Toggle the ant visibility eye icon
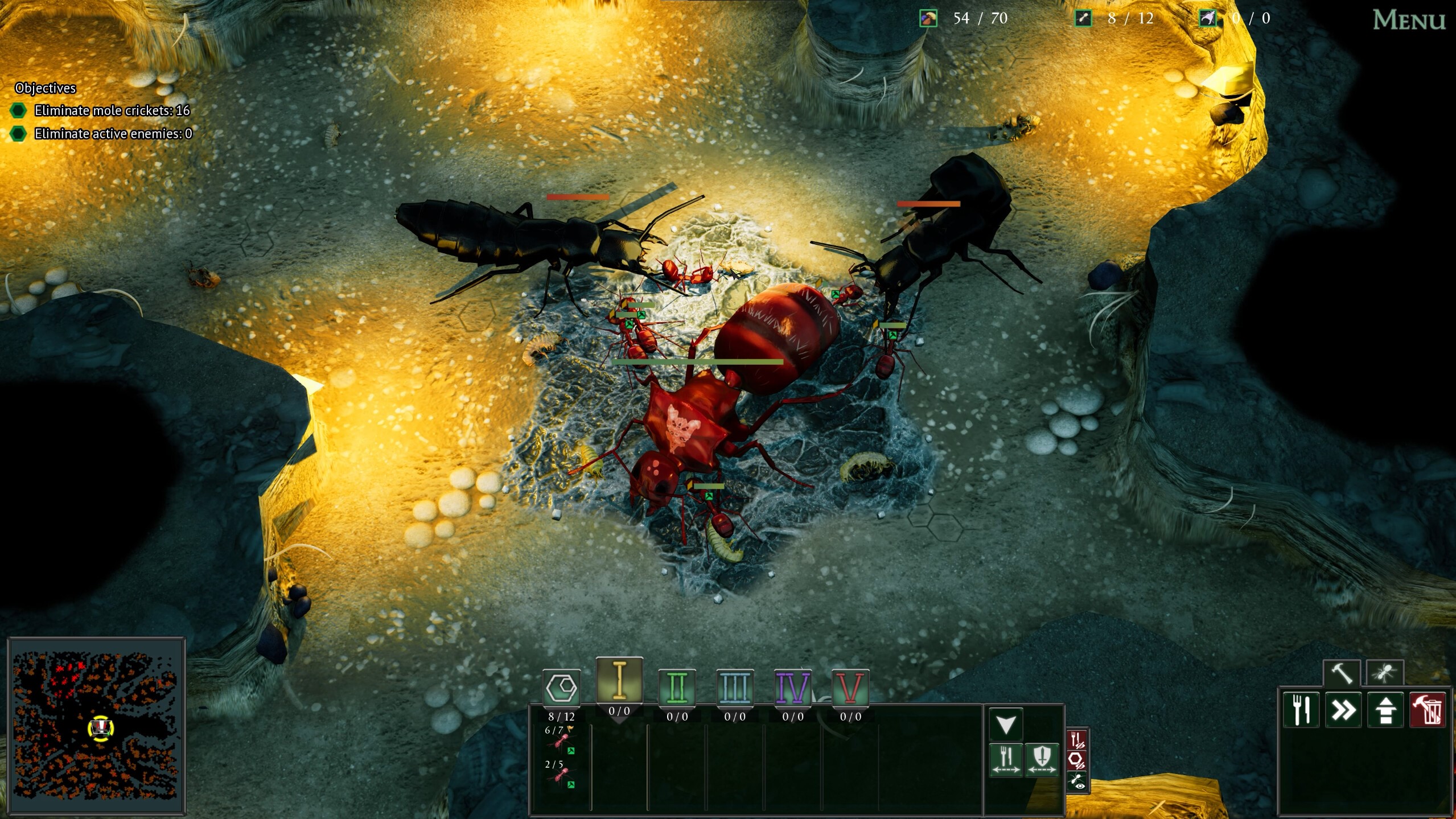This screenshot has width=1456, height=819. point(1077,781)
